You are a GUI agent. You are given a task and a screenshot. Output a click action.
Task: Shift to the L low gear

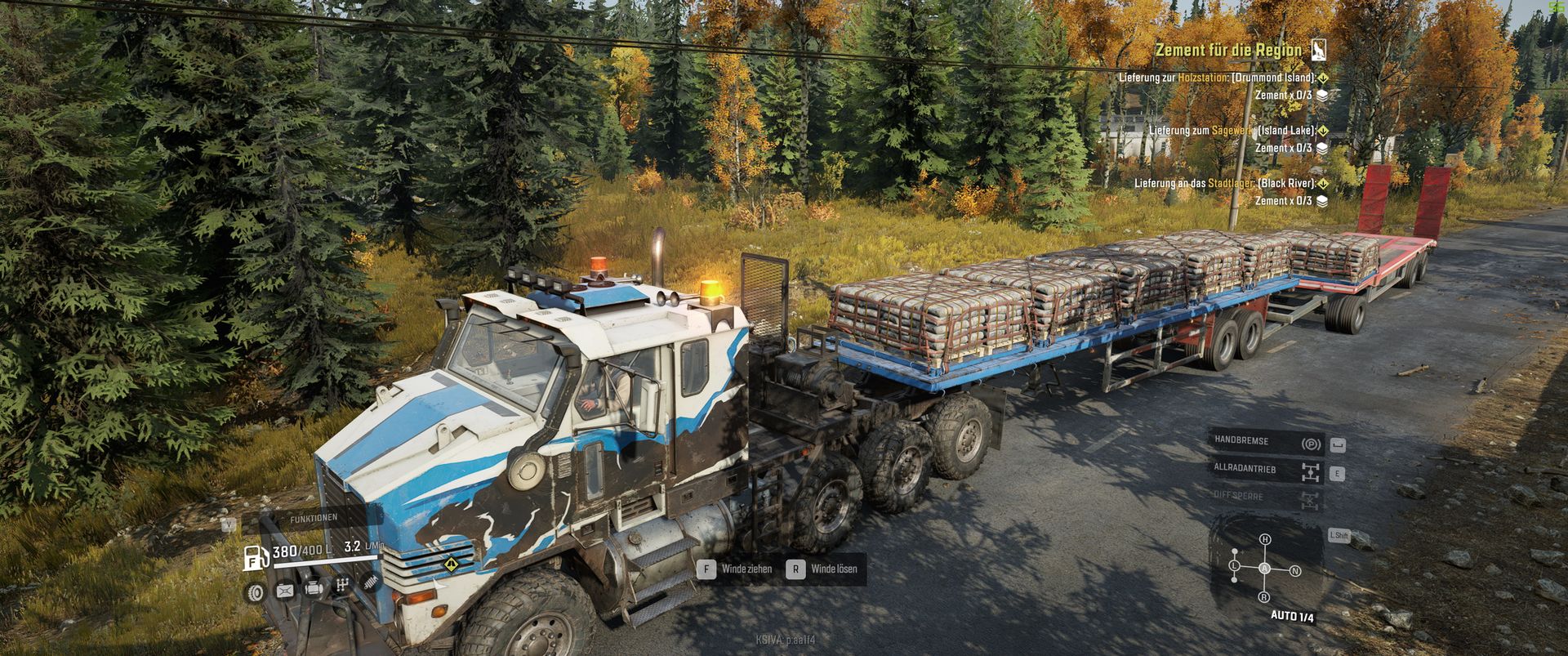coord(1234,565)
